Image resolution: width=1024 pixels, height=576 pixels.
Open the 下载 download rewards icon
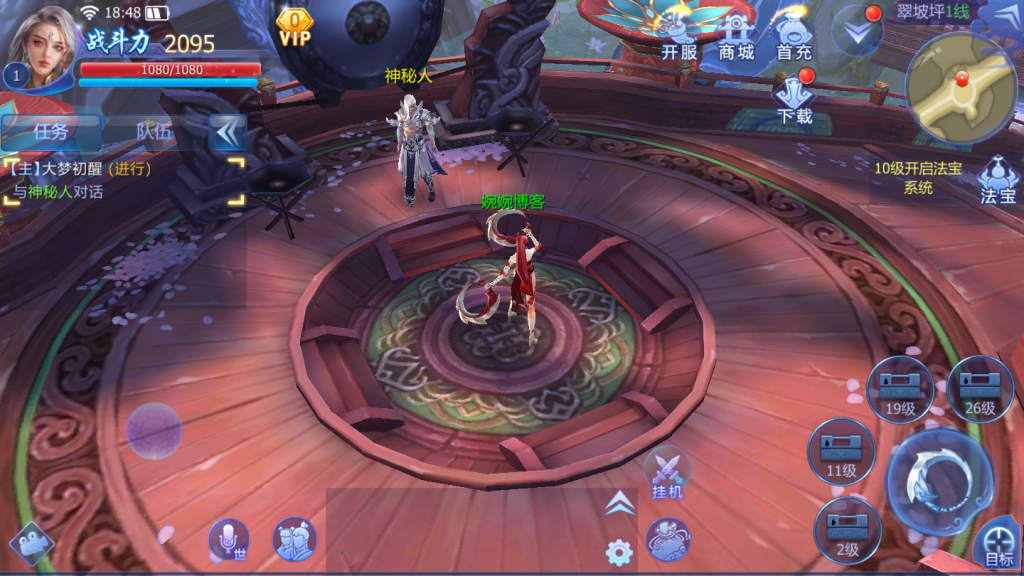click(795, 100)
